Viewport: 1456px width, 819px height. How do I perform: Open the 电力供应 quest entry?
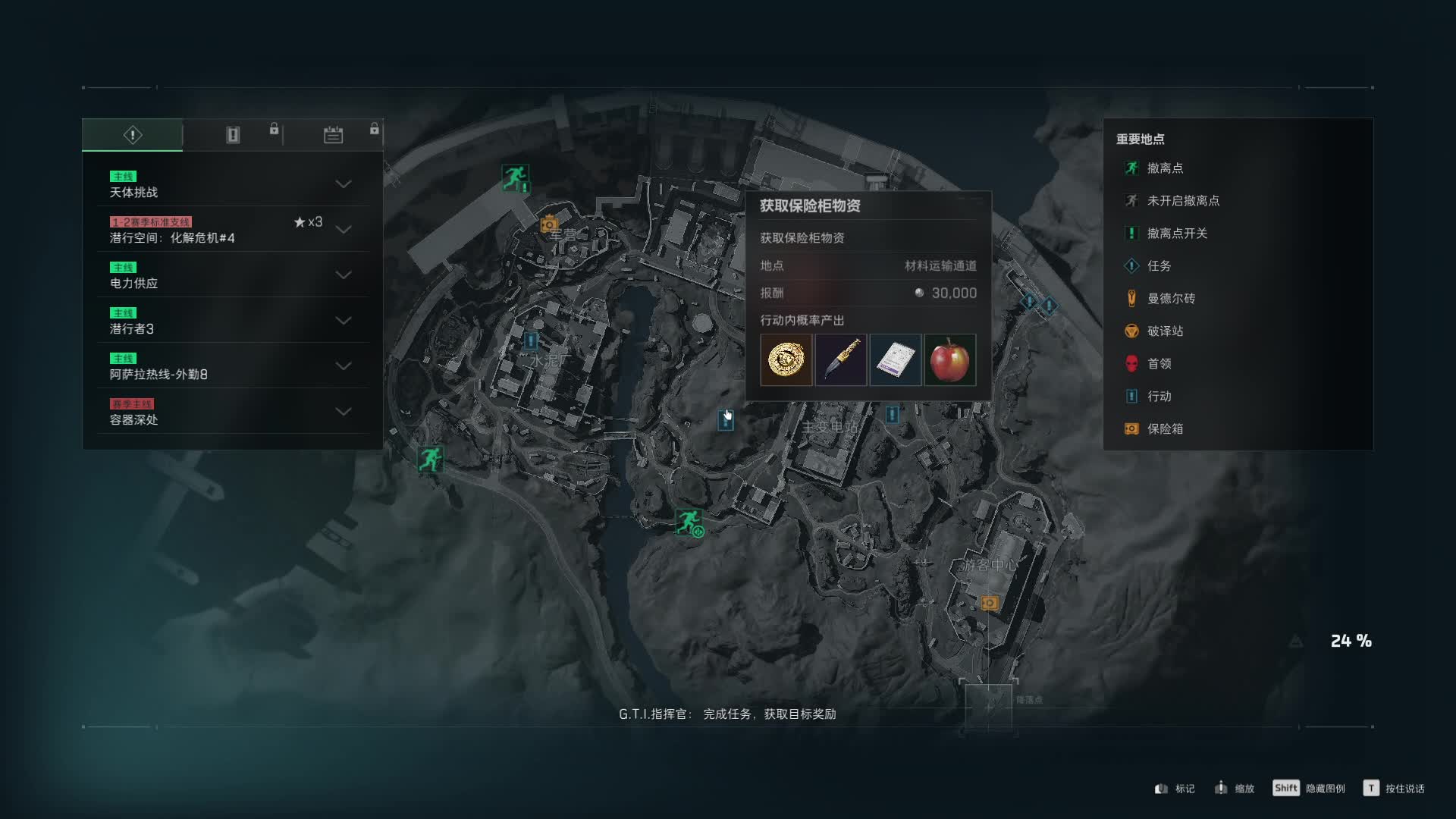tap(343, 275)
